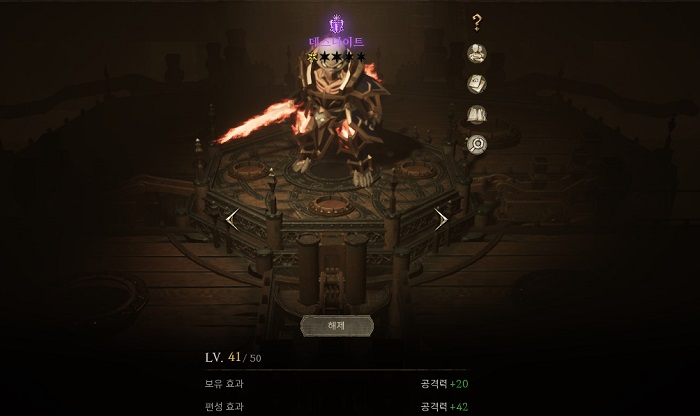Show the next summon with right arrow
The width and height of the screenshot is (700, 416).
pyautogui.click(x=441, y=219)
